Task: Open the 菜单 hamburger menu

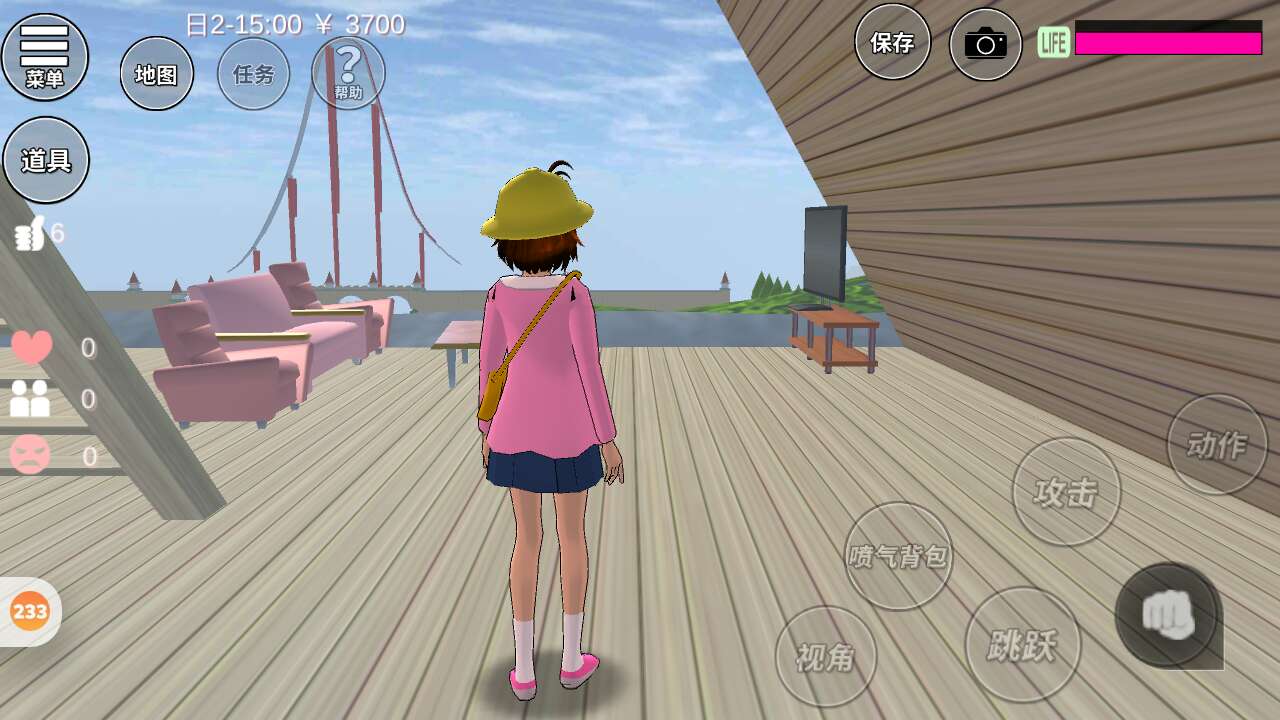Action: [45, 56]
